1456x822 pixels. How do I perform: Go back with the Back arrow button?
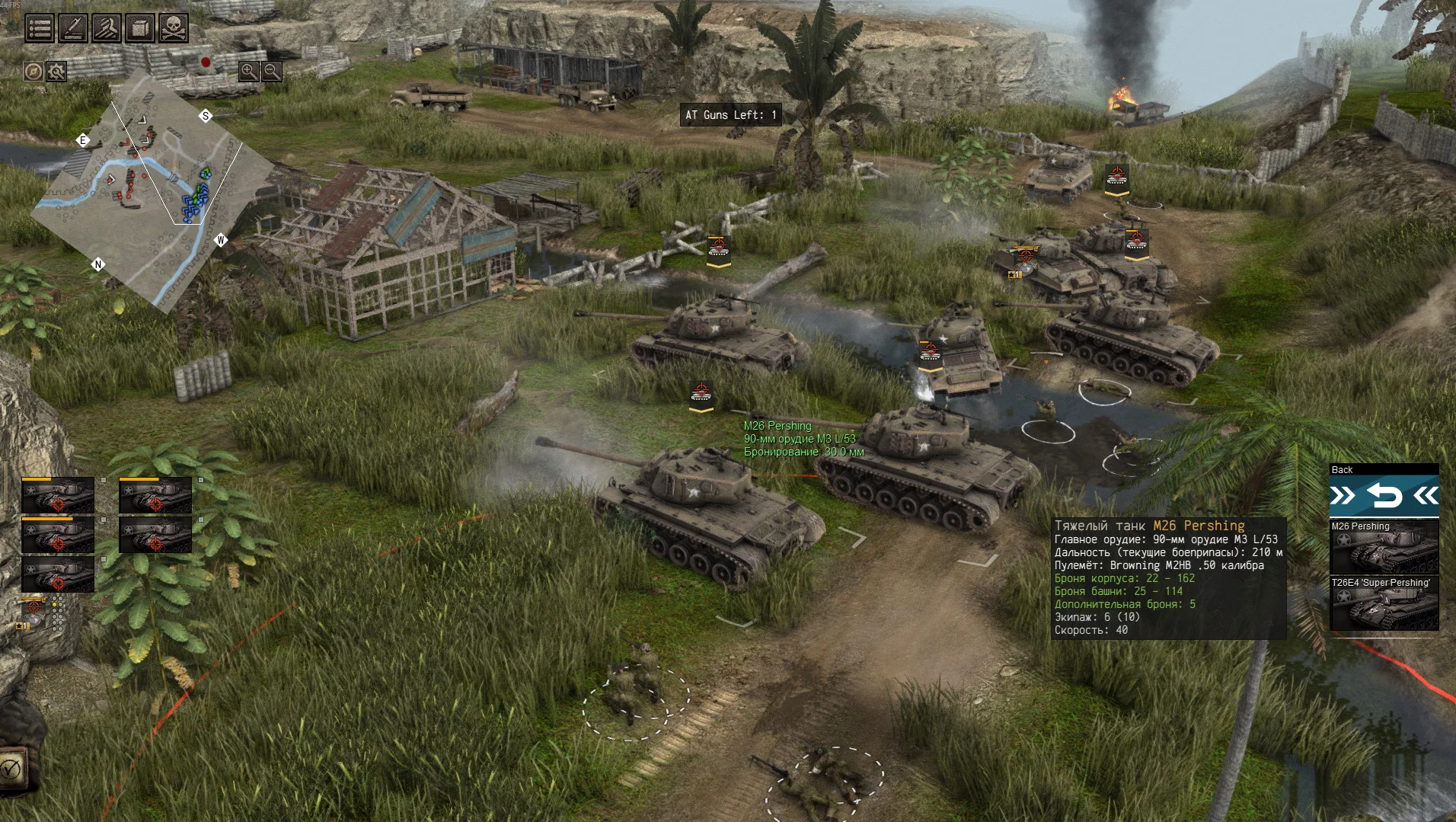point(1384,497)
